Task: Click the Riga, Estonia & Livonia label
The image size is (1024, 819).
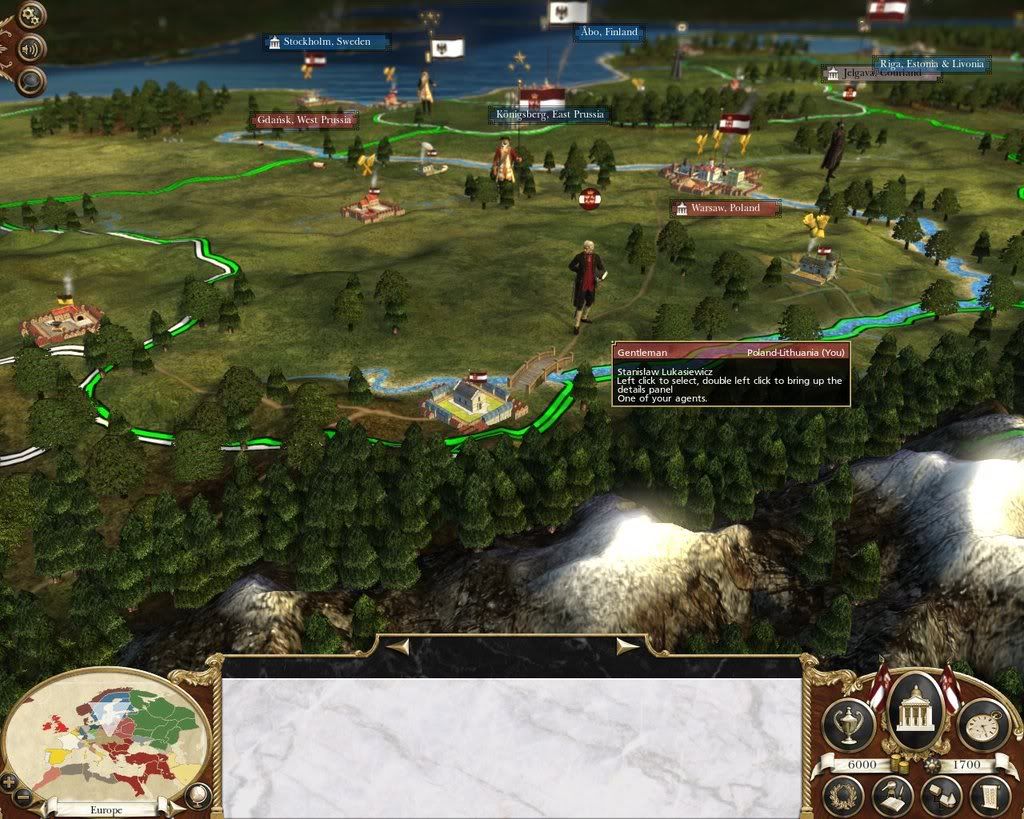Action: [x=931, y=64]
